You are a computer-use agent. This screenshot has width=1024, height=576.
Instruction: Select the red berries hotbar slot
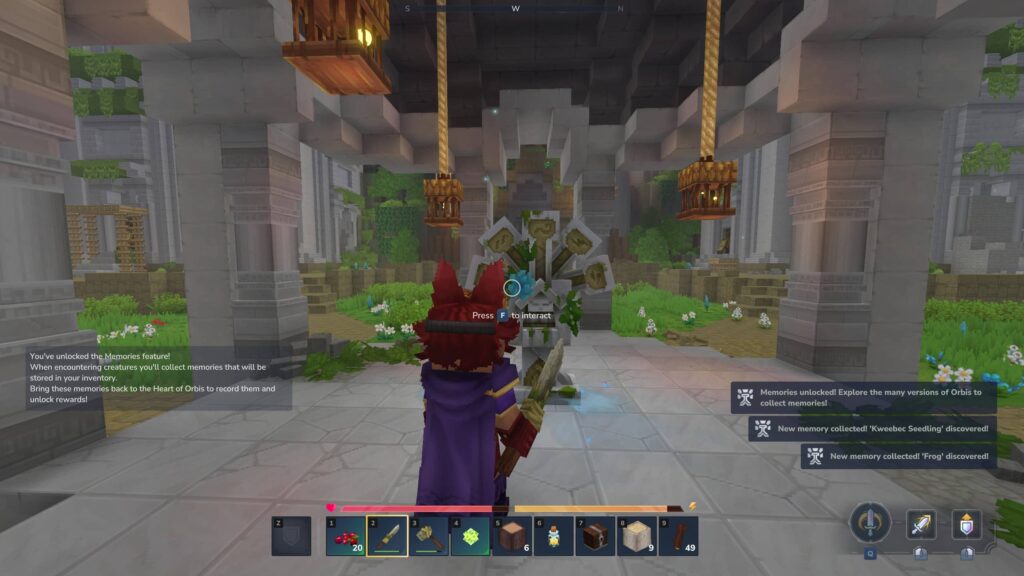(345, 536)
